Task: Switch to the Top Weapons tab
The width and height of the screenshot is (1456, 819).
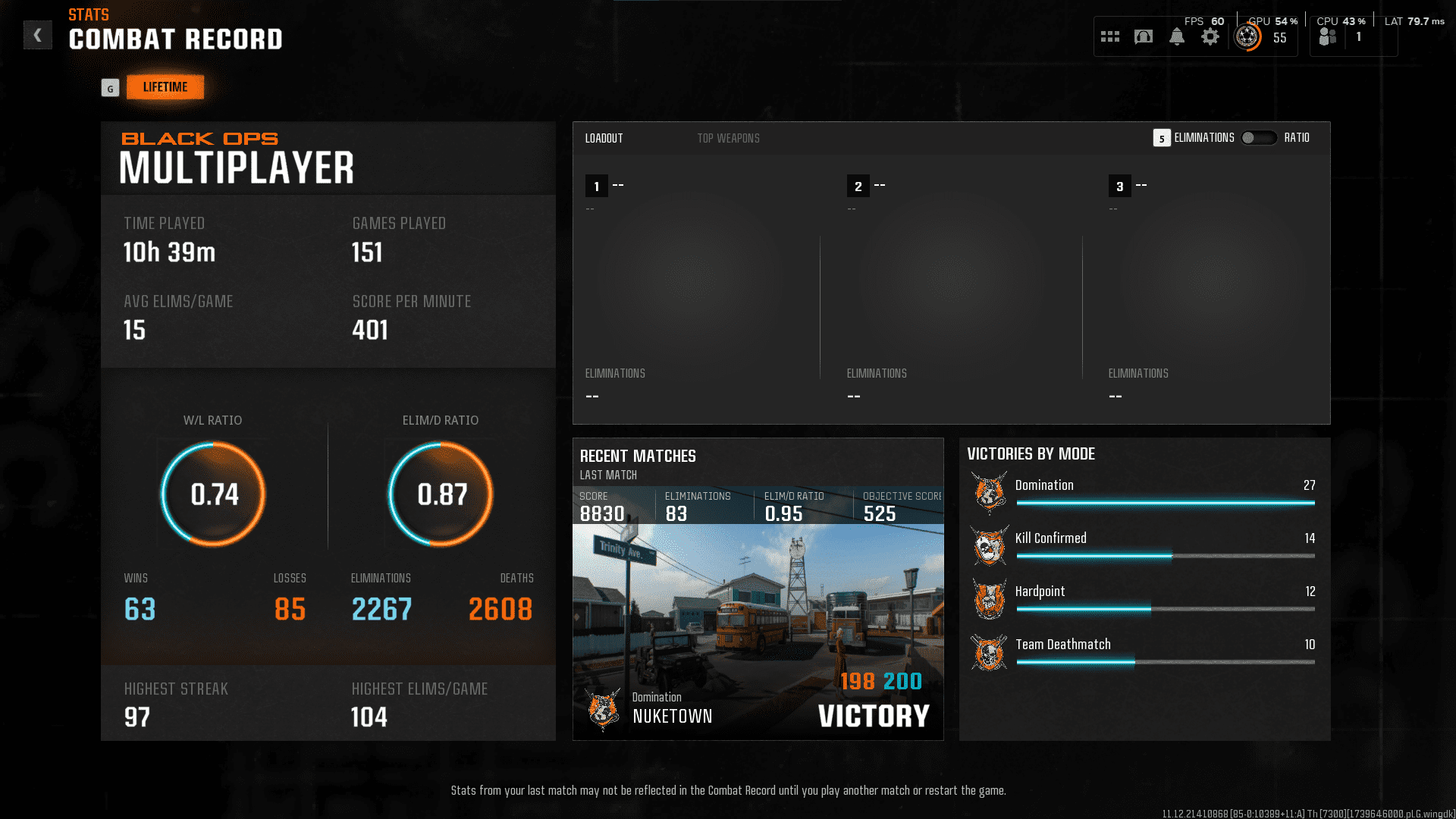Action: tap(728, 138)
